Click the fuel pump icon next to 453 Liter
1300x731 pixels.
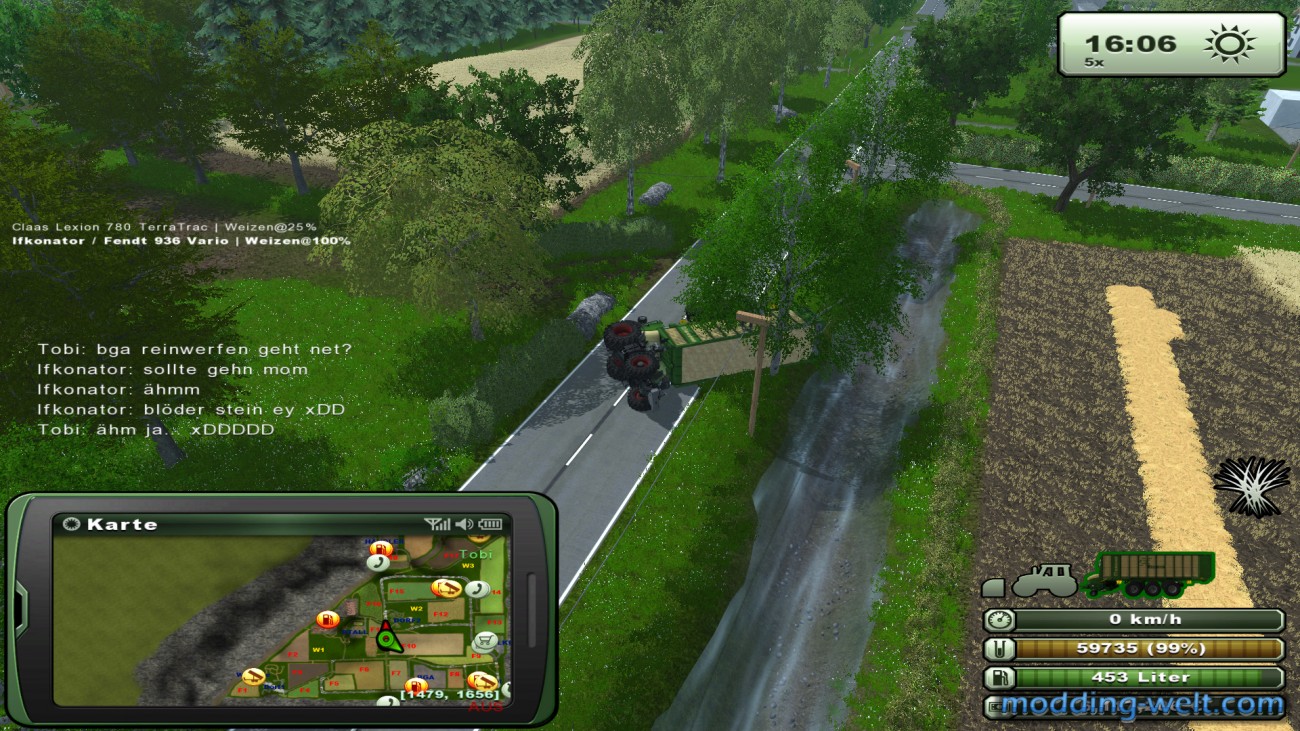998,678
